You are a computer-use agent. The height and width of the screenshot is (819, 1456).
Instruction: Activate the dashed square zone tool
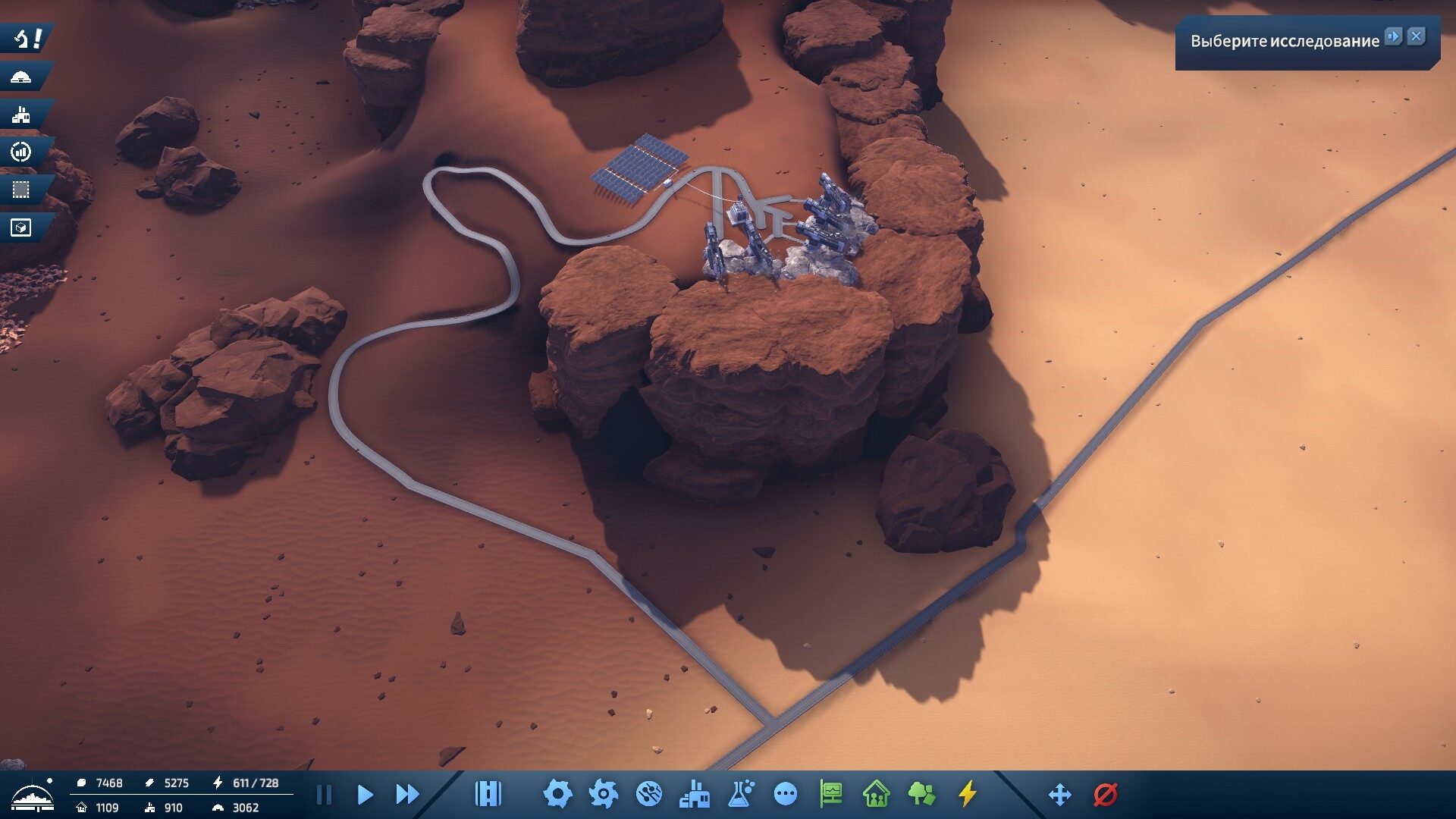click(x=21, y=190)
